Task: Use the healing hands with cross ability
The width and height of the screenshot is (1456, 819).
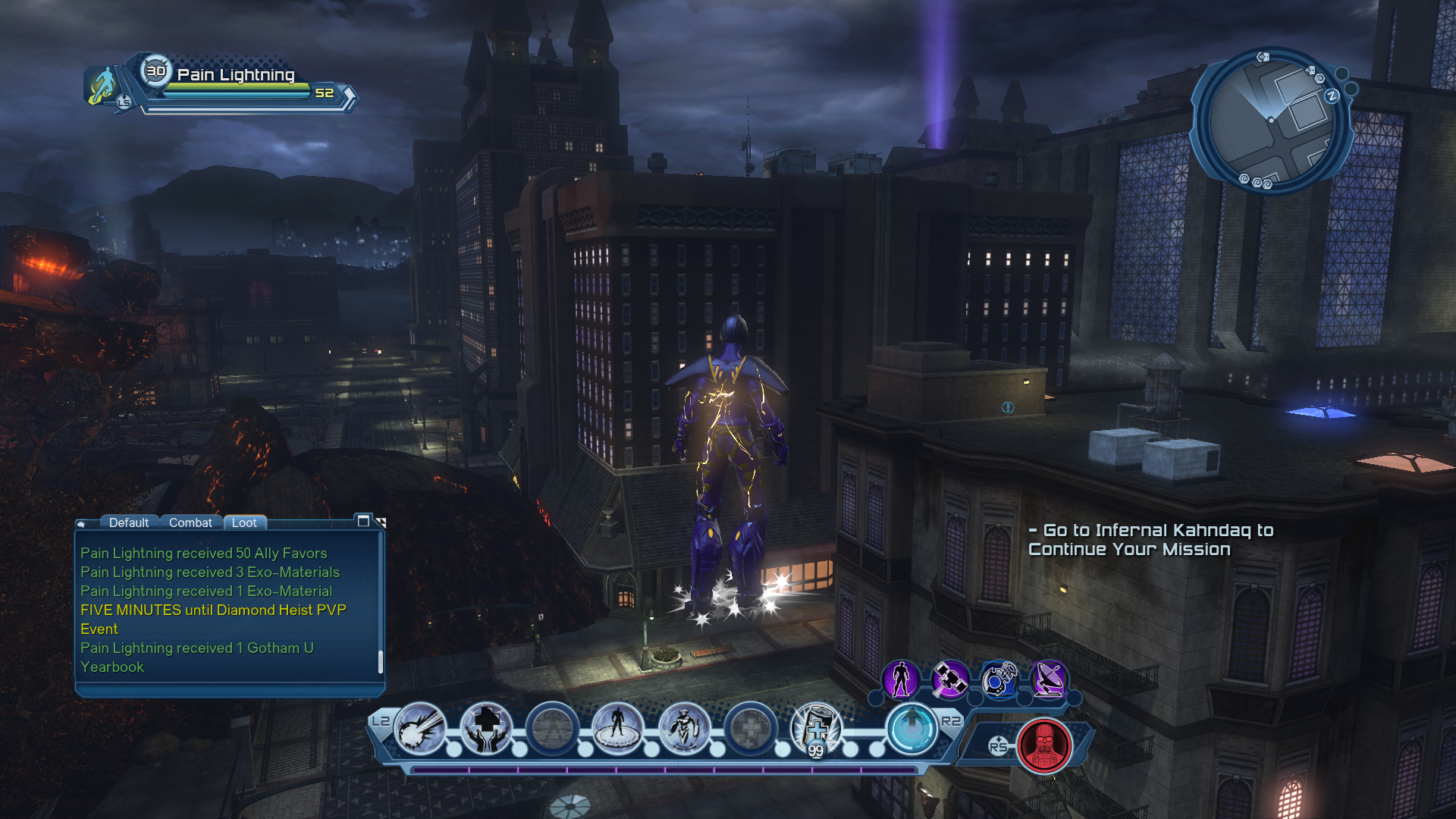Action: 486,728
